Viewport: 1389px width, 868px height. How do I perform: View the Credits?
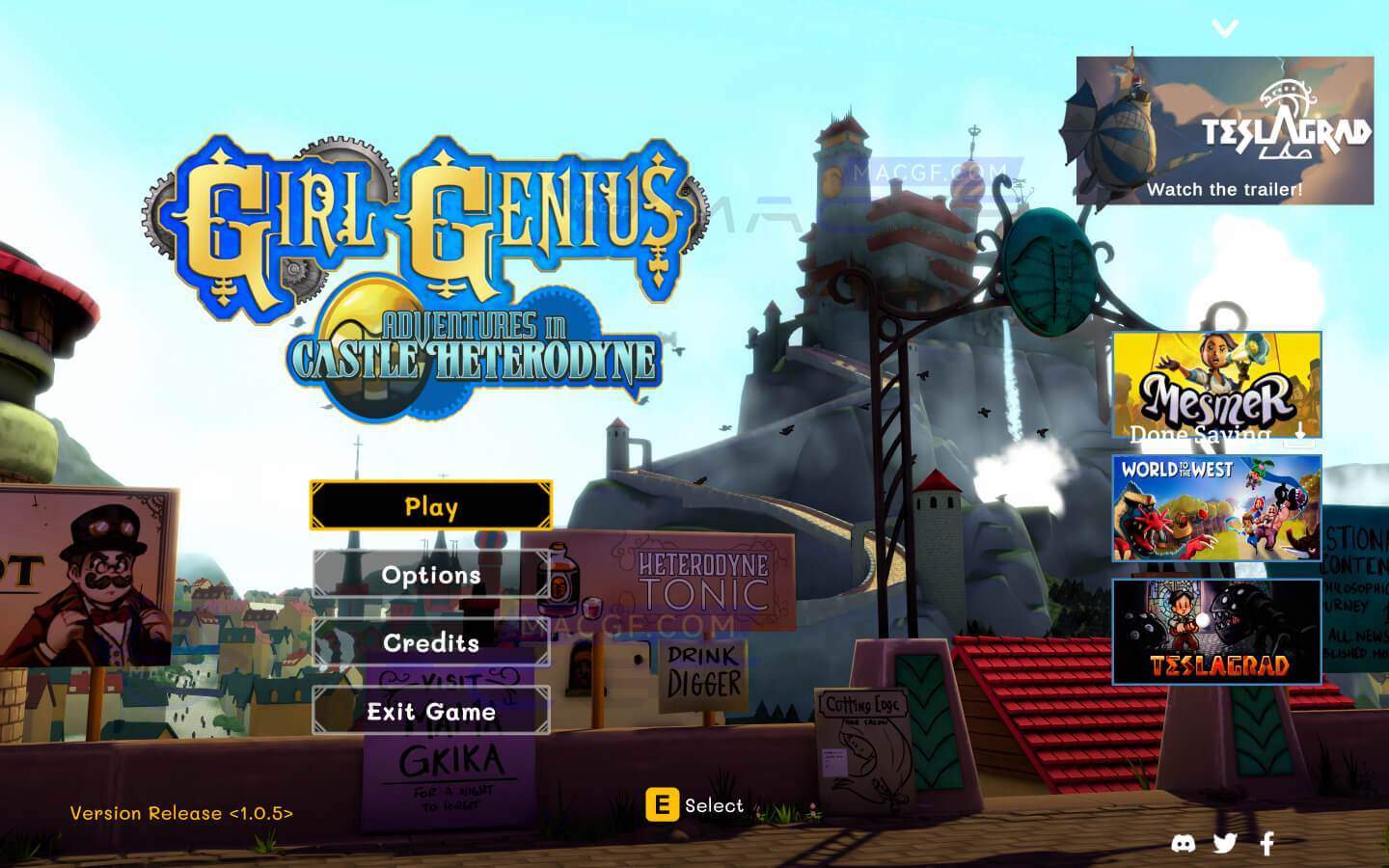(x=431, y=644)
